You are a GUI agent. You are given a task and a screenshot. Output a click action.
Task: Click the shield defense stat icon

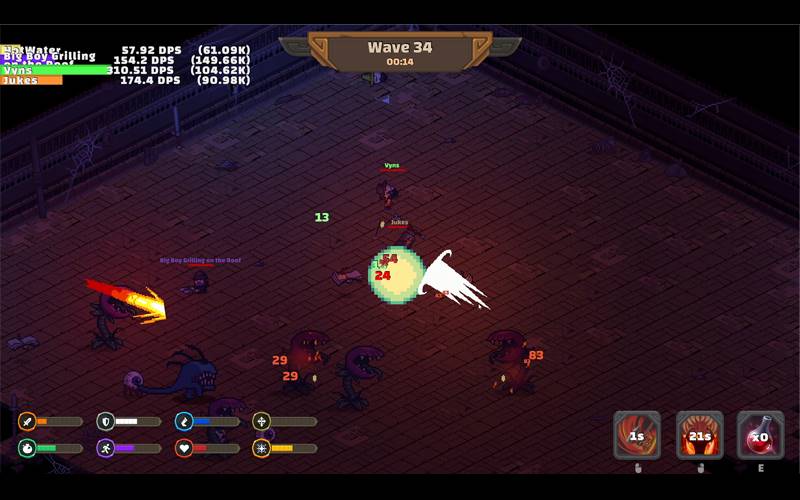point(105,422)
